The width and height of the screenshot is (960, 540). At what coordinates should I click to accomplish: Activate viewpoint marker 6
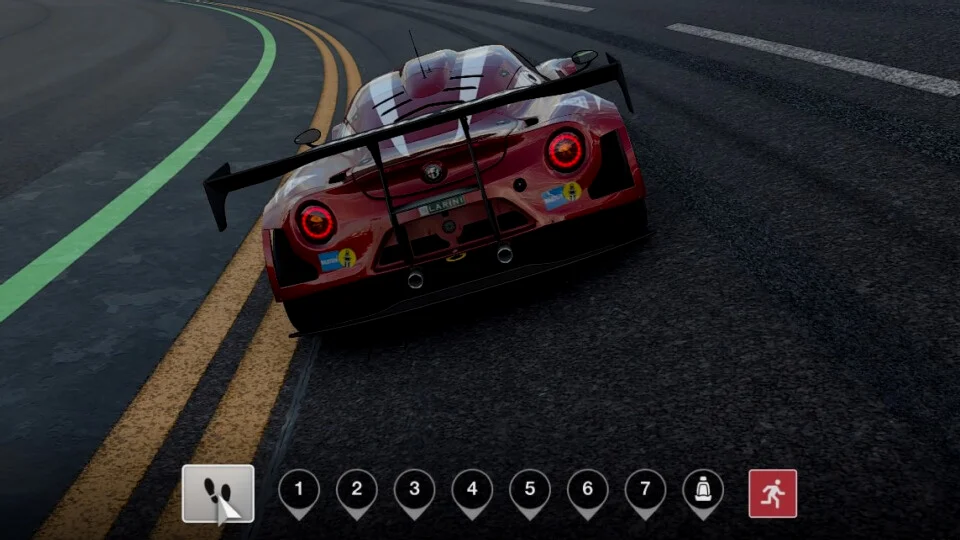tap(588, 490)
